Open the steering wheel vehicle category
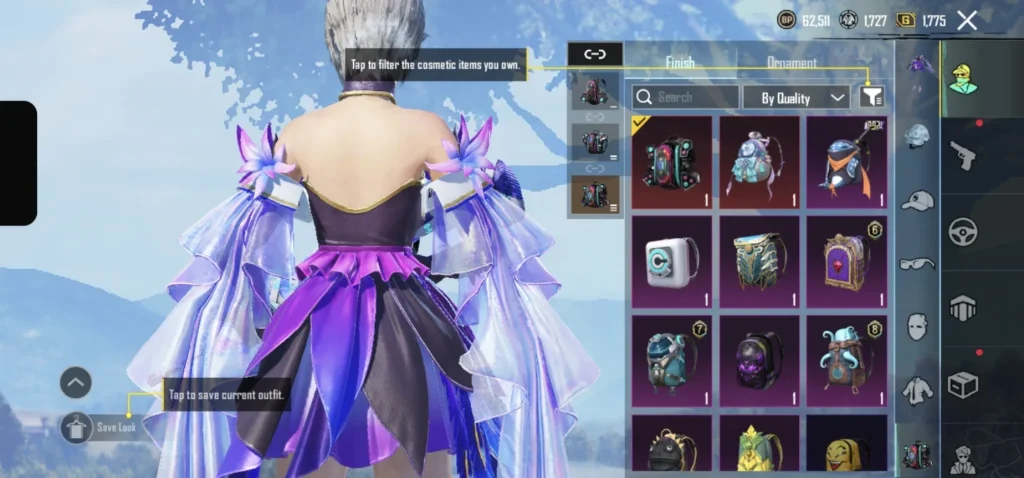1024x478 pixels. pyautogui.click(x=963, y=232)
